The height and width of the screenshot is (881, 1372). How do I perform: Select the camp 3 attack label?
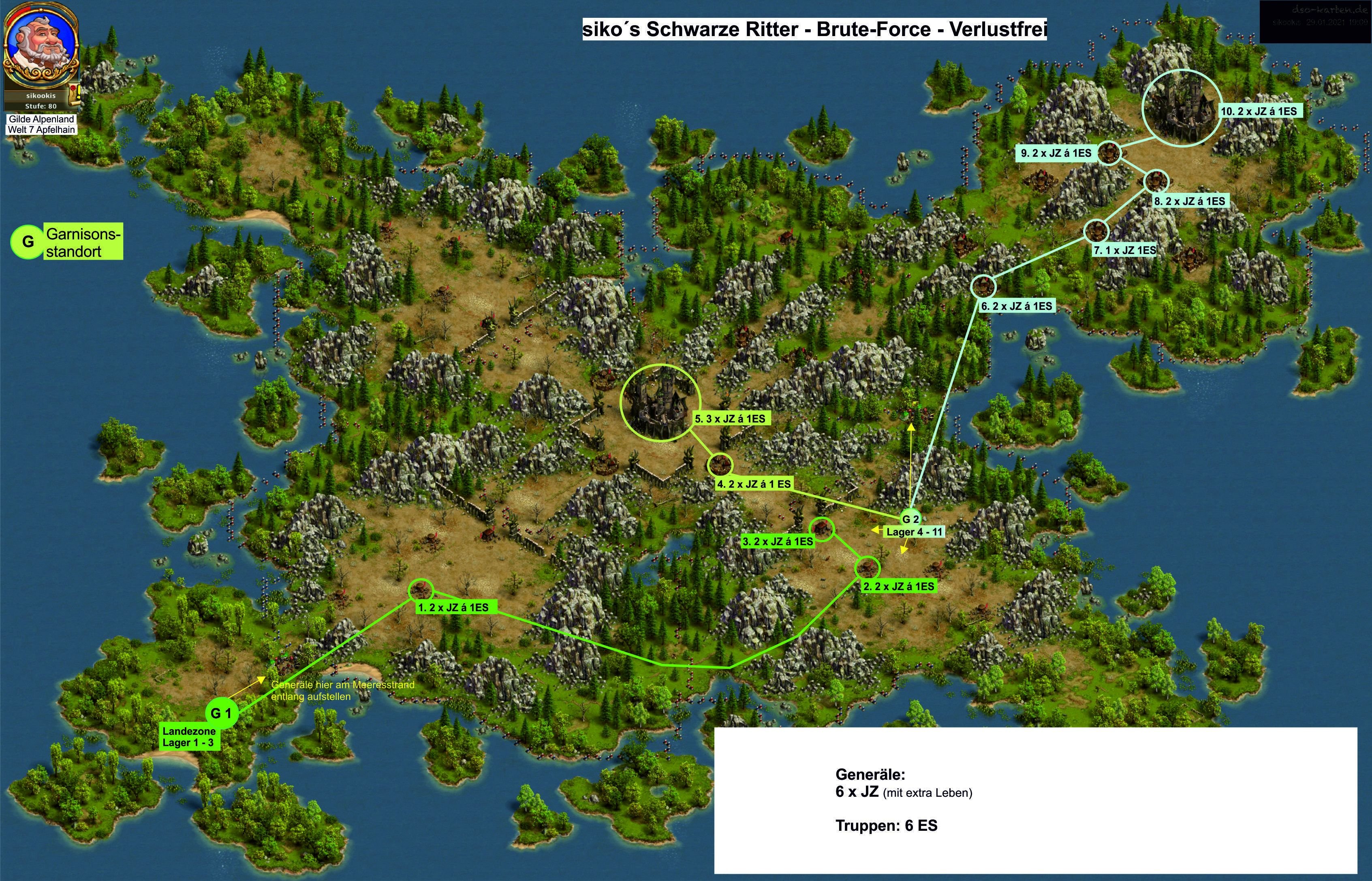[x=777, y=541]
